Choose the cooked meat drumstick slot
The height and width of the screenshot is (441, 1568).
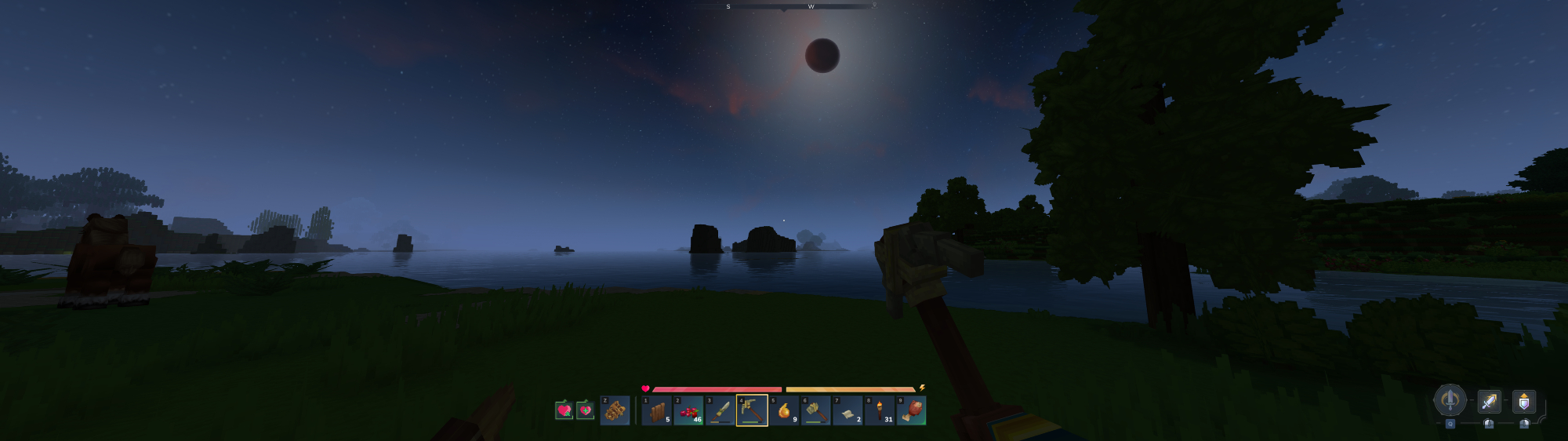(x=911, y=410)
